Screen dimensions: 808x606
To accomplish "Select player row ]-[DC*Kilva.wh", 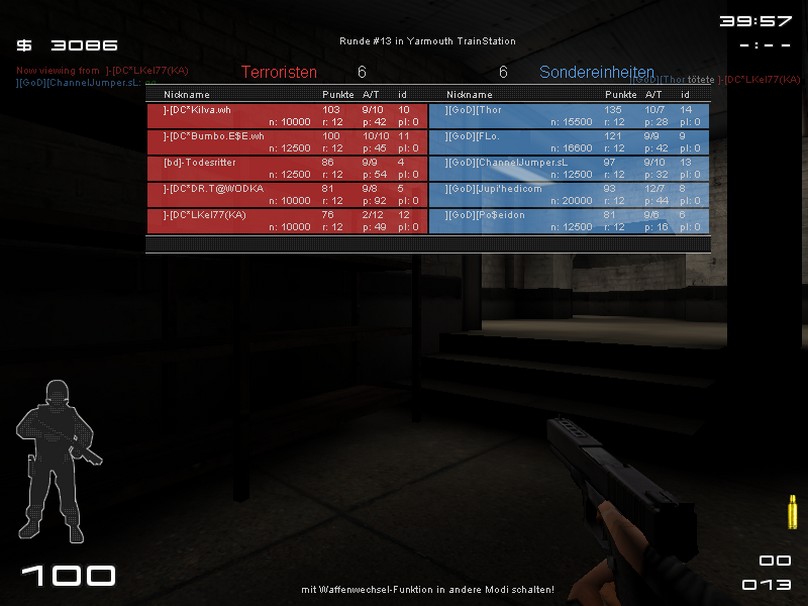I will click(286, 115).
